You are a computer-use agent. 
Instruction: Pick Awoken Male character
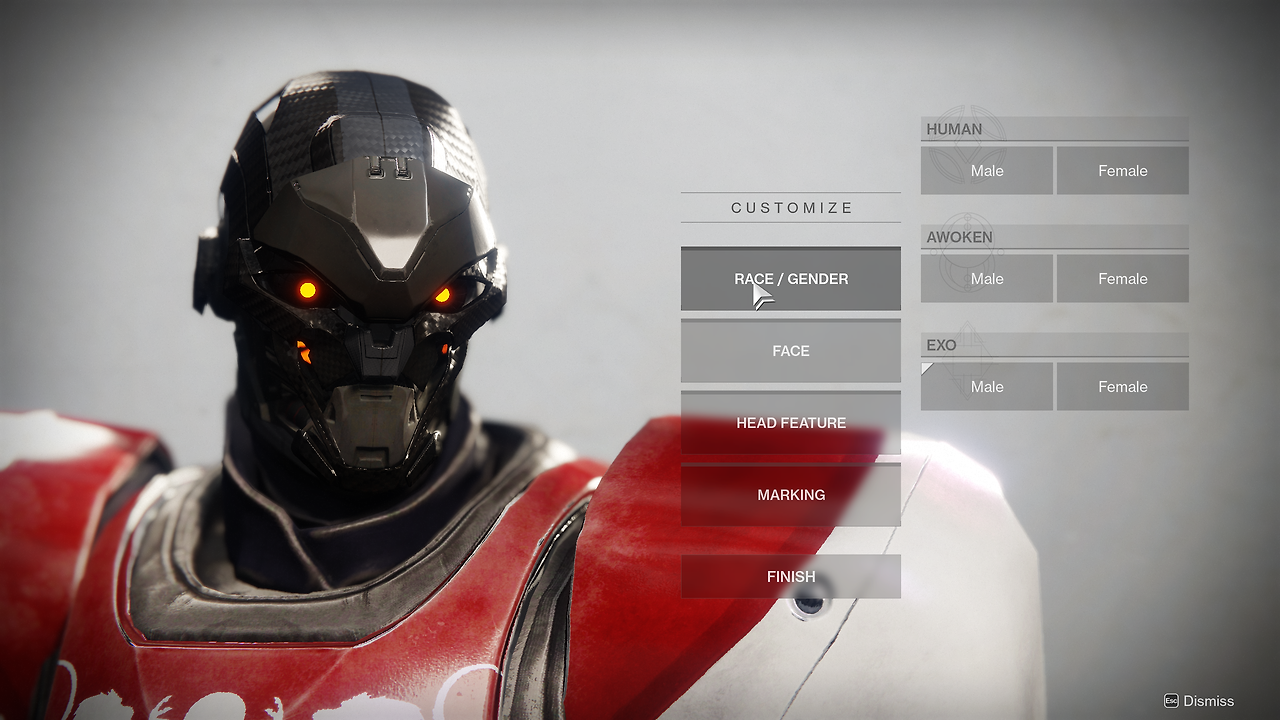point(986,279)
